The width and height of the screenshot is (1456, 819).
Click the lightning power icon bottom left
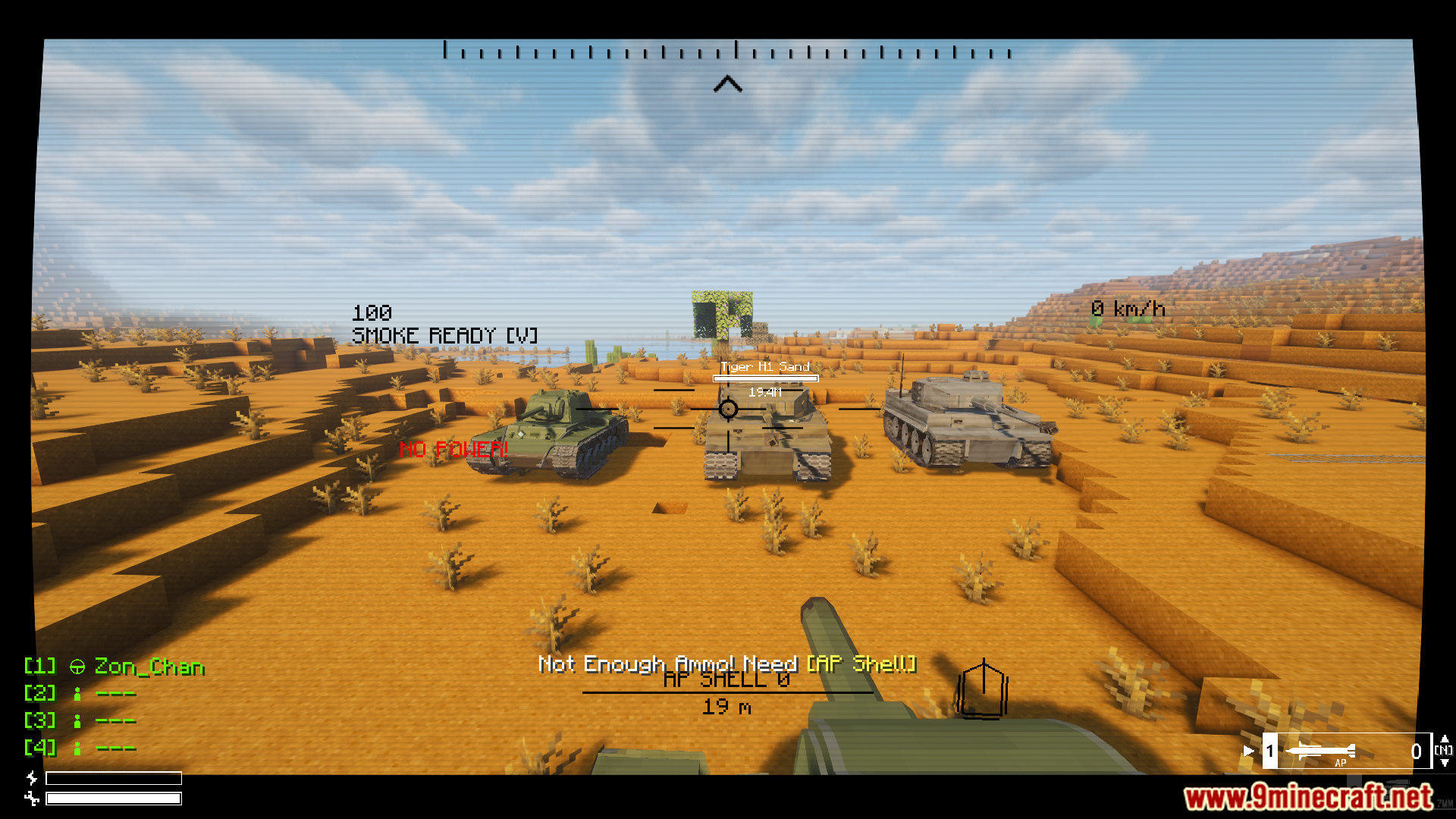tap(31, 777)
